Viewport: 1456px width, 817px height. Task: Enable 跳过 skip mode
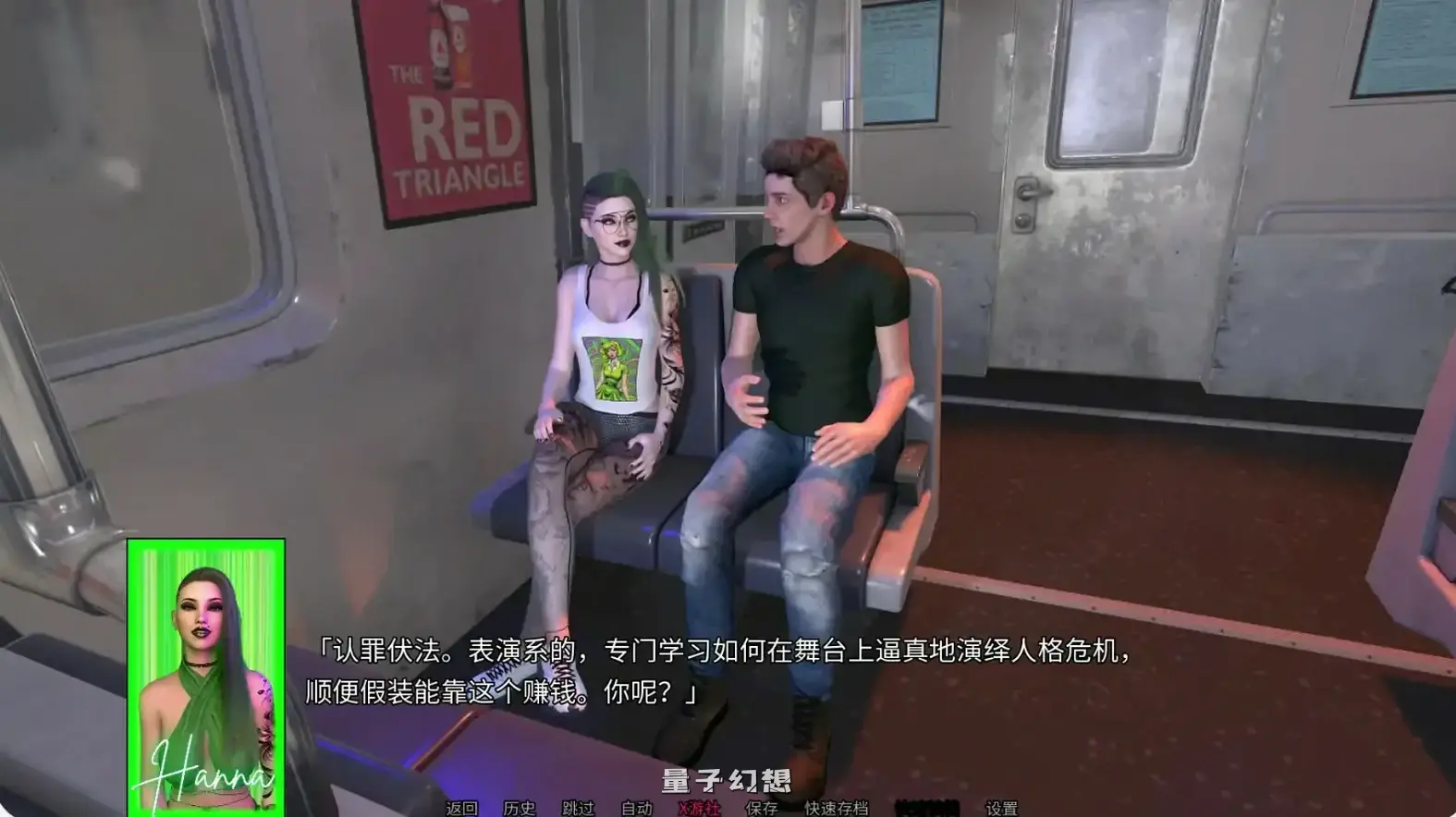(579, 809)
